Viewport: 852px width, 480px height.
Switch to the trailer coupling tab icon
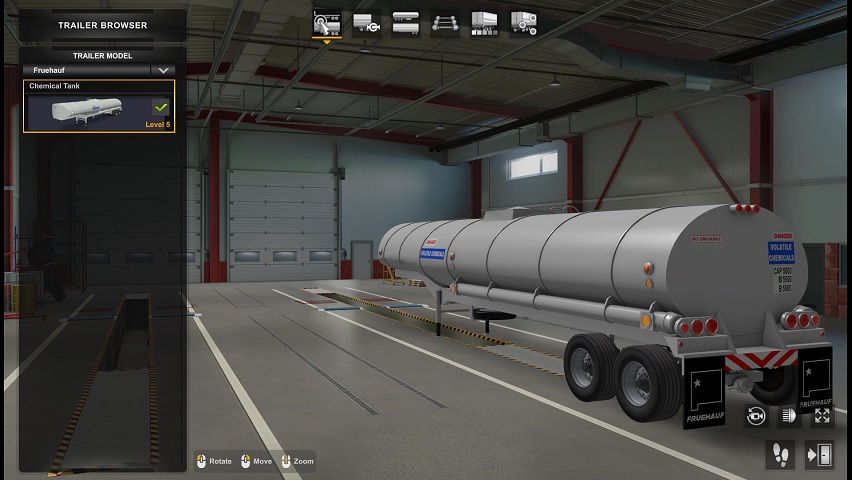pos(365,22)
